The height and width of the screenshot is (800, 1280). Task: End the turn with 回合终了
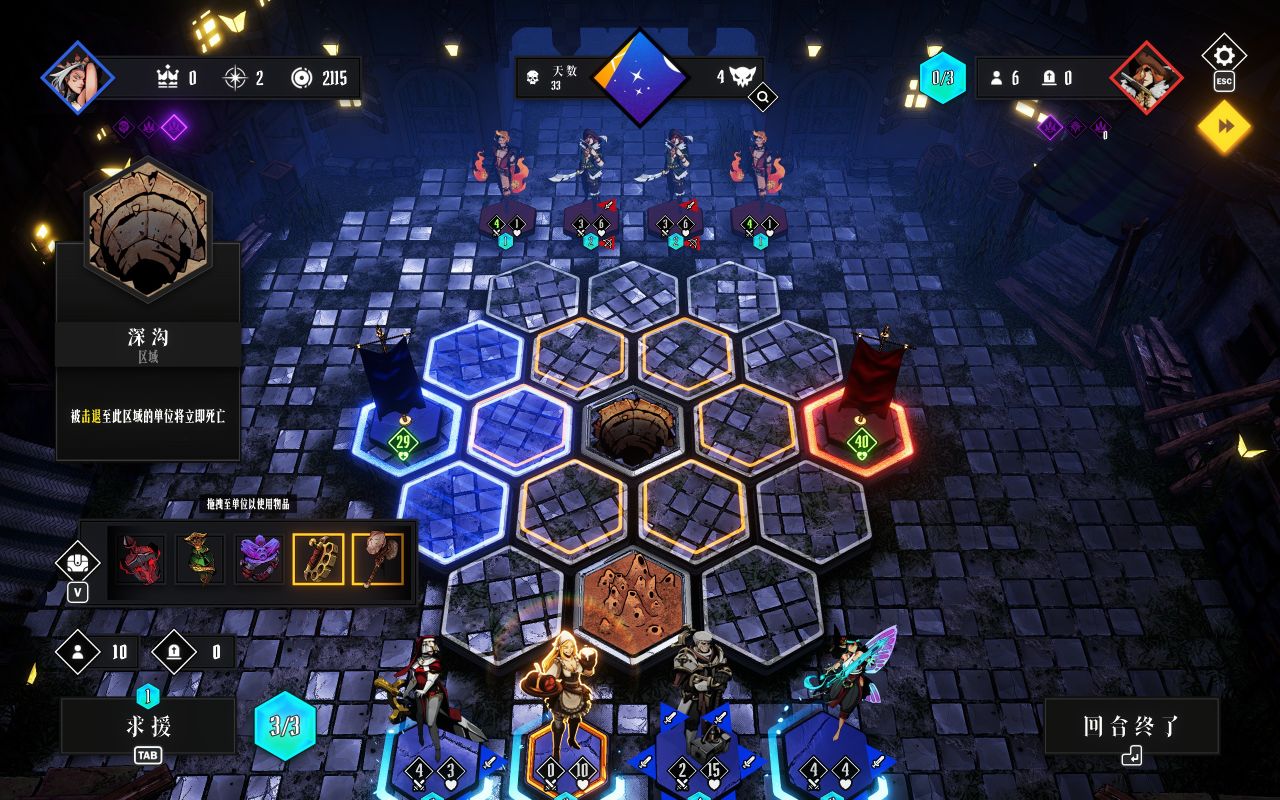(x=1131, y=726)
